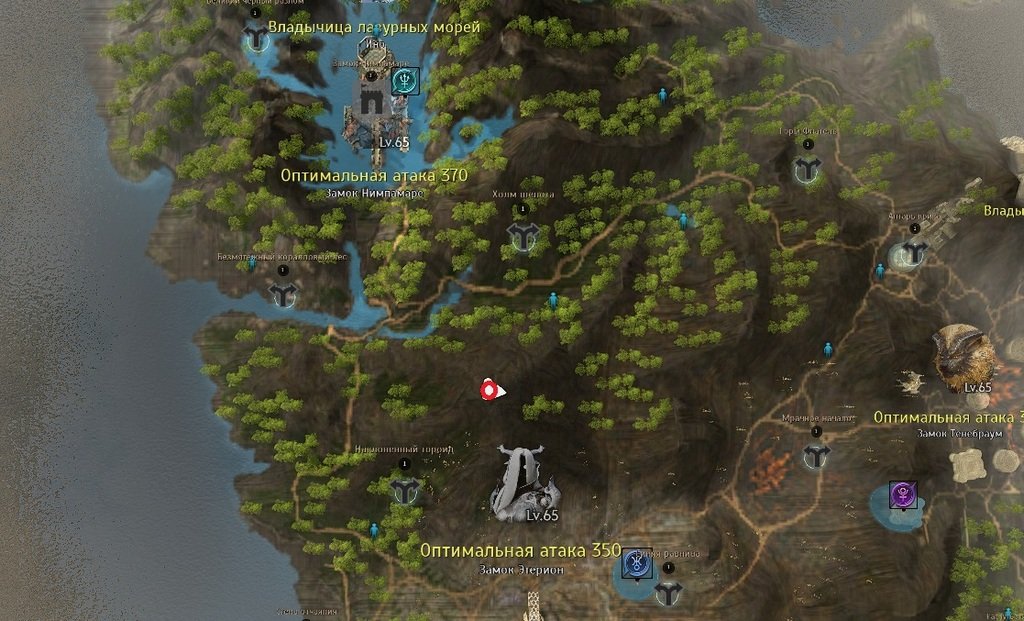This screenshot has height=621, width=1024.
Task: Select the blue emblem icon near Замок Этерион
Action: [634, 565]
